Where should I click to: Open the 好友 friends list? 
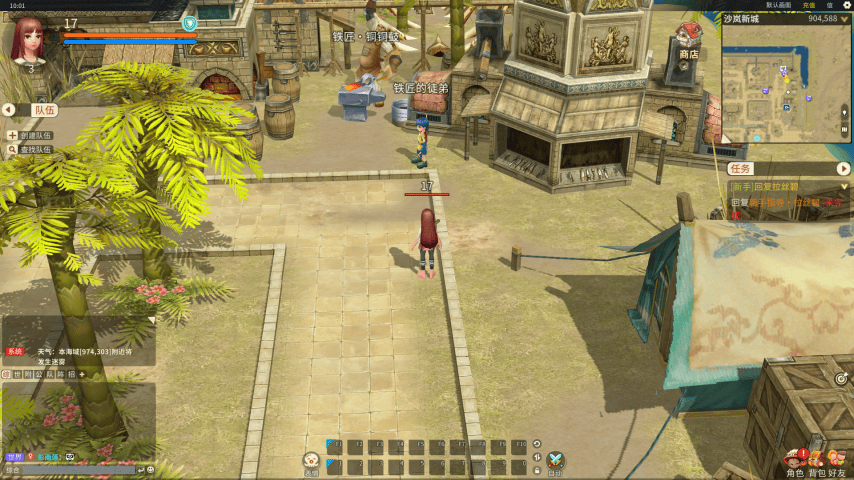(x=836, y=461)
